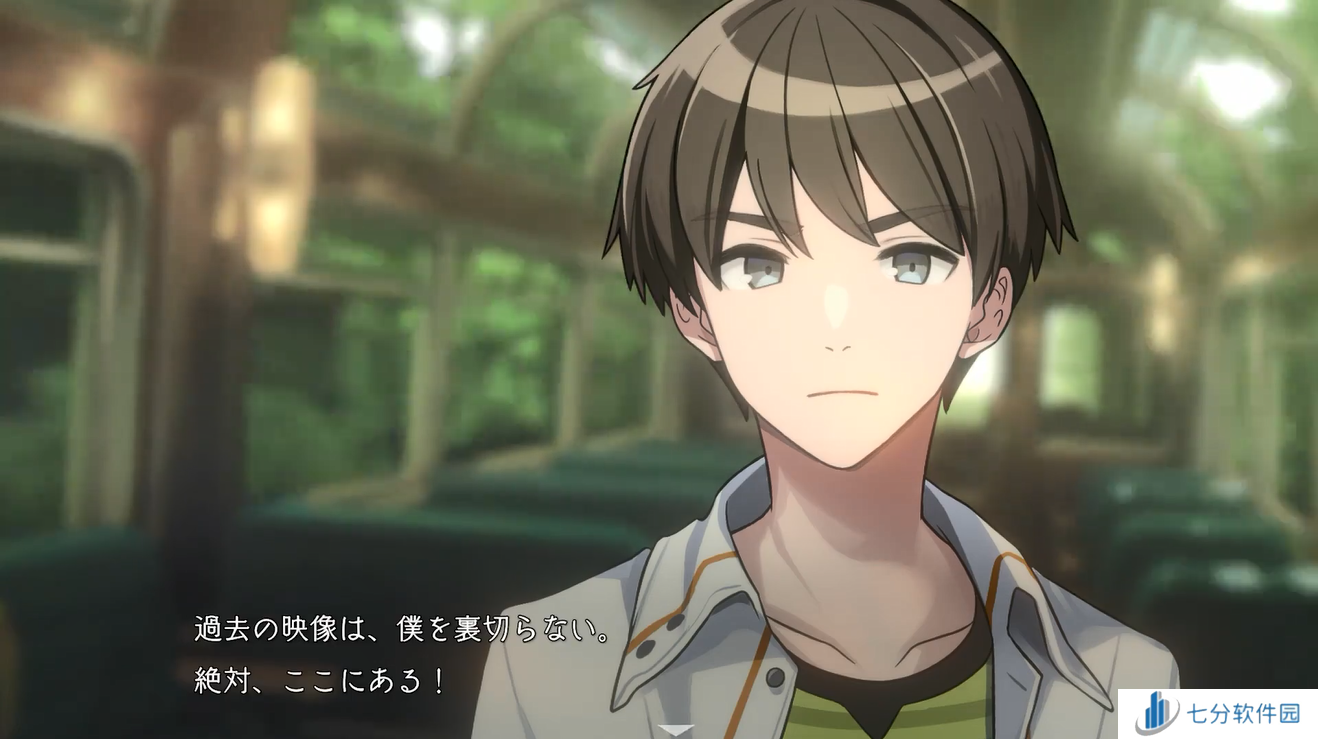This screenshot has width=1318, height=739.
Task: Click the white dialogue advance arrow
Action: pos(677,730)
